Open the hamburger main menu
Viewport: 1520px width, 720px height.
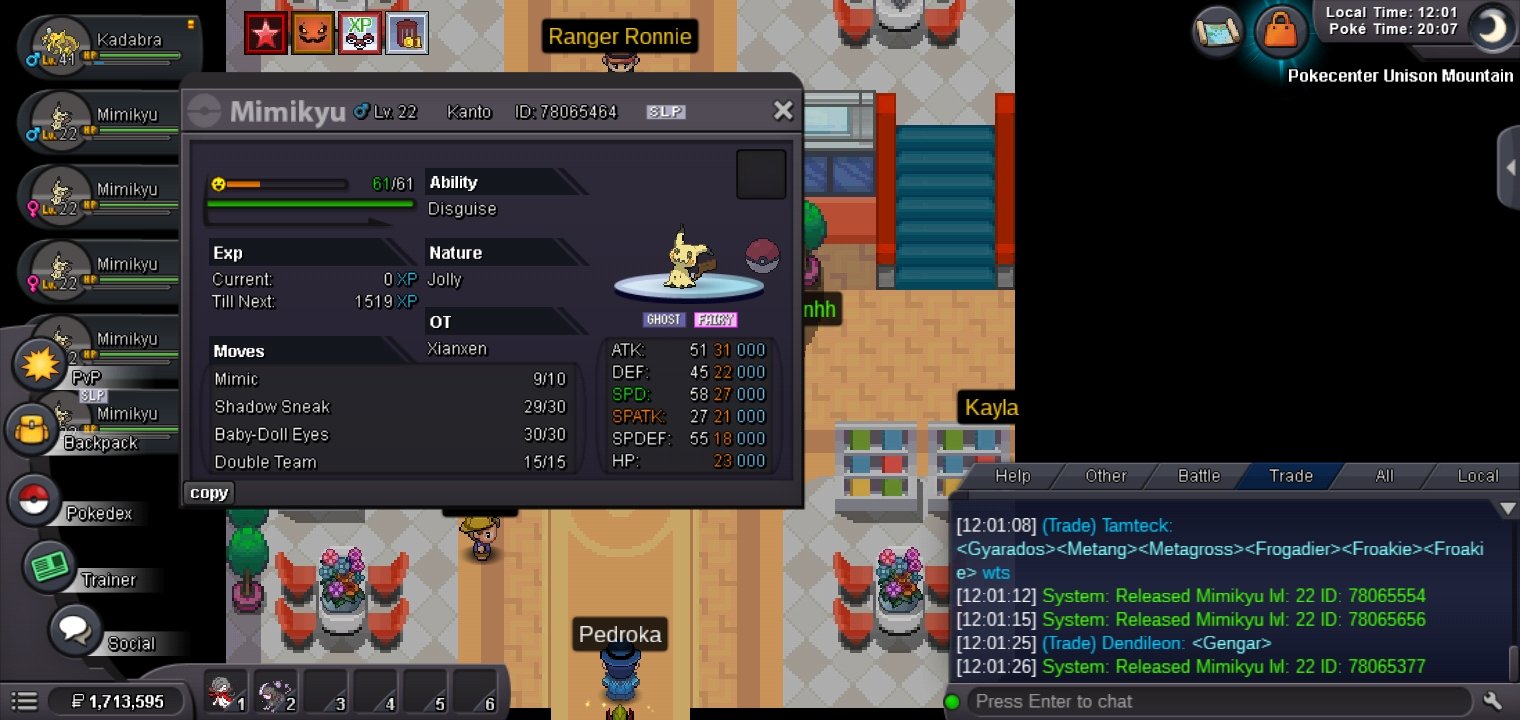pos(25,702)
